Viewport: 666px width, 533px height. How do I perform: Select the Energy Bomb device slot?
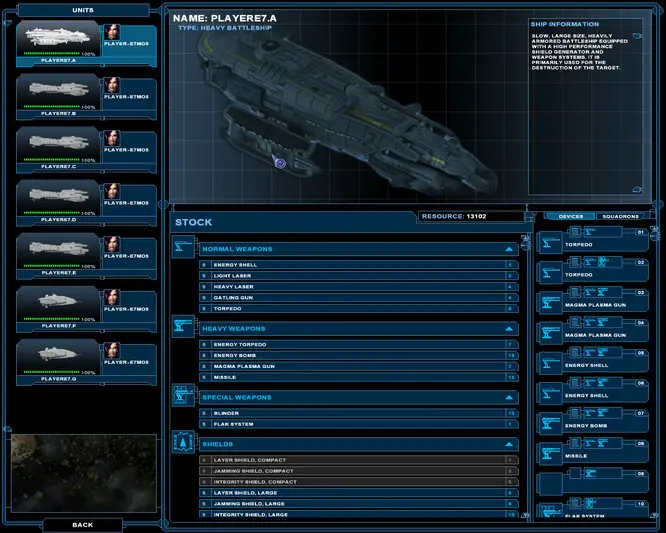coord(593,420)
